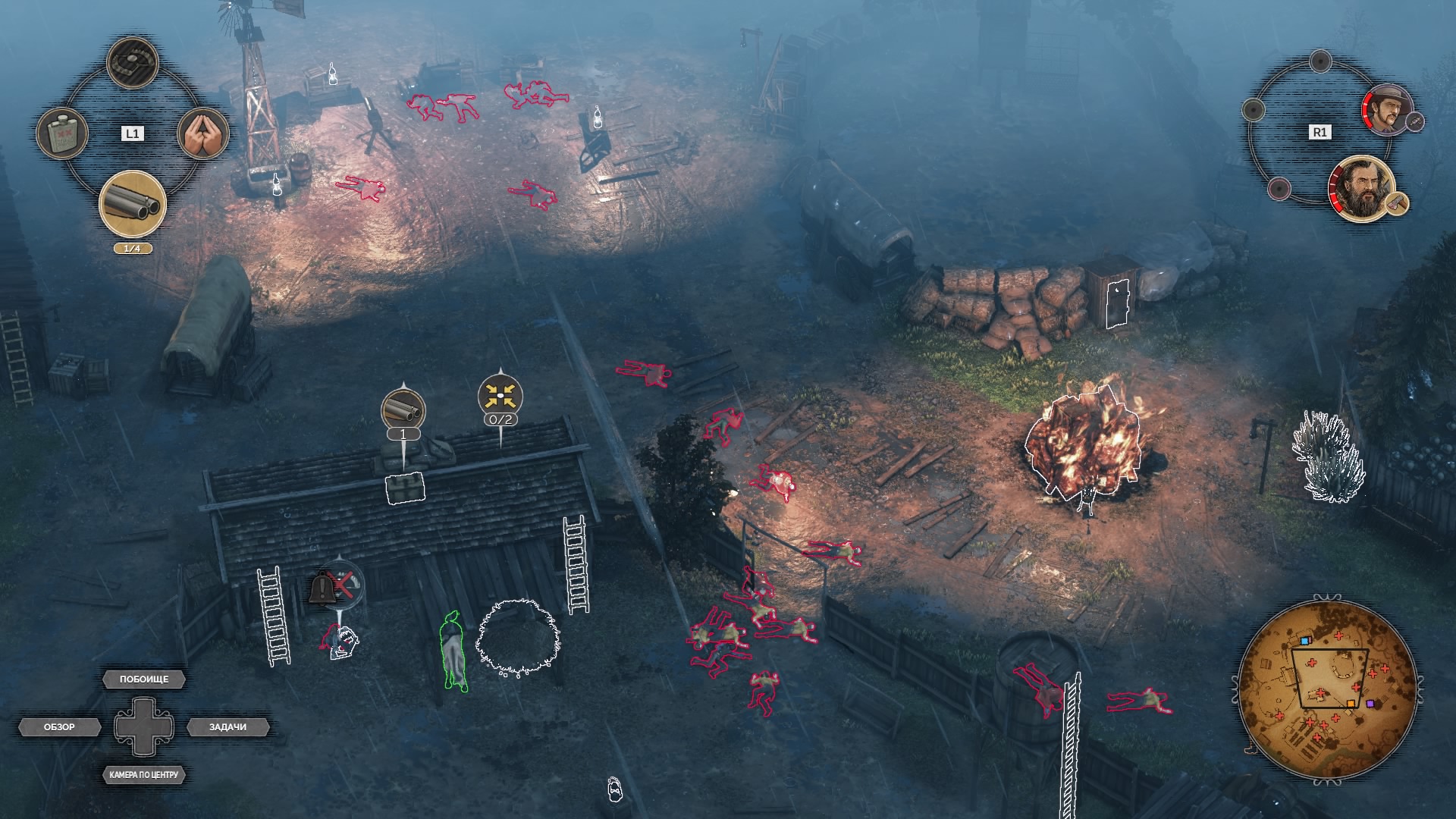Equip the double-barrel shotgun

(133, 204)
